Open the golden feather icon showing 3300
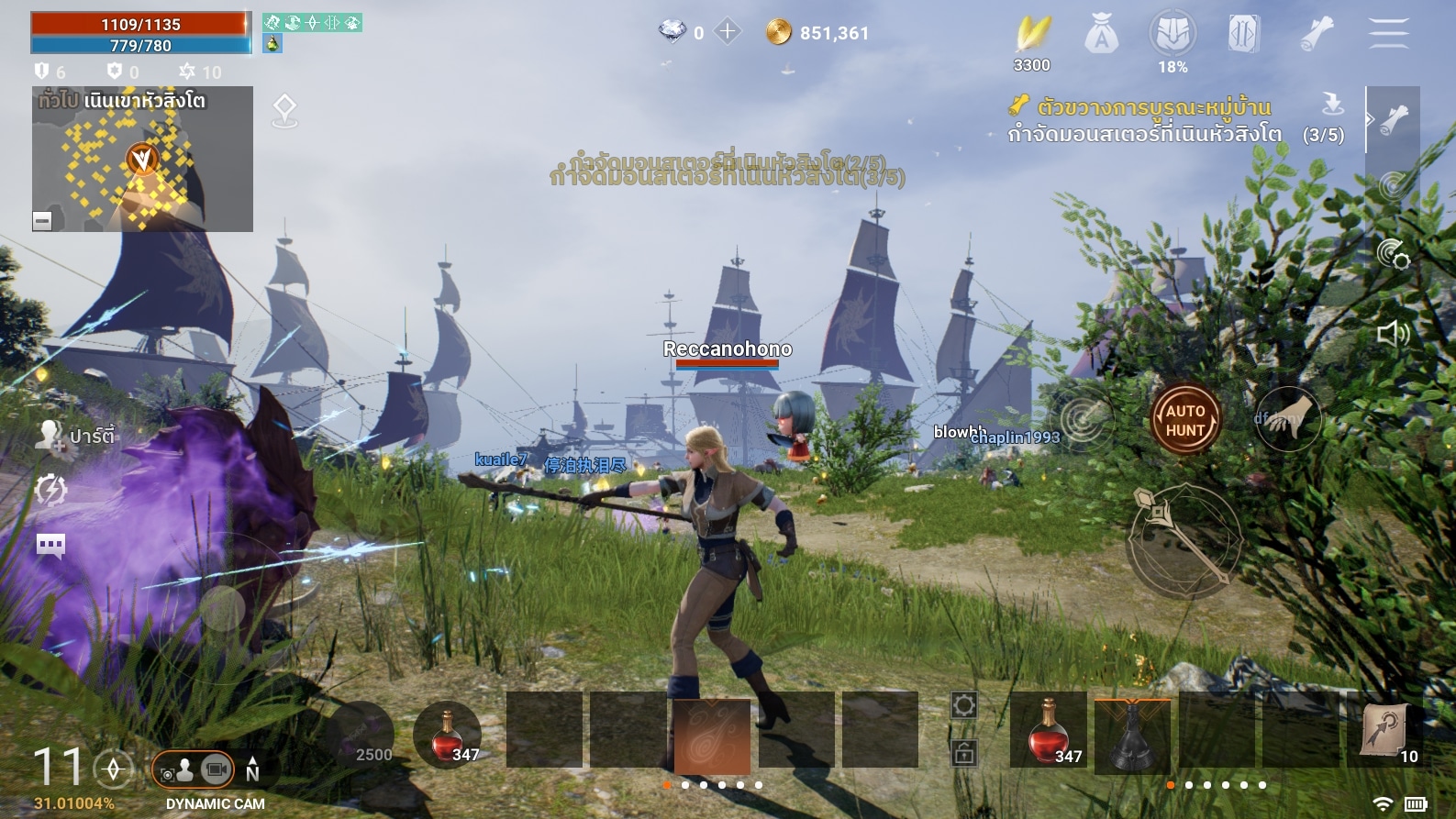This screenshot has height=819, width=1456. click(1032, 35)
